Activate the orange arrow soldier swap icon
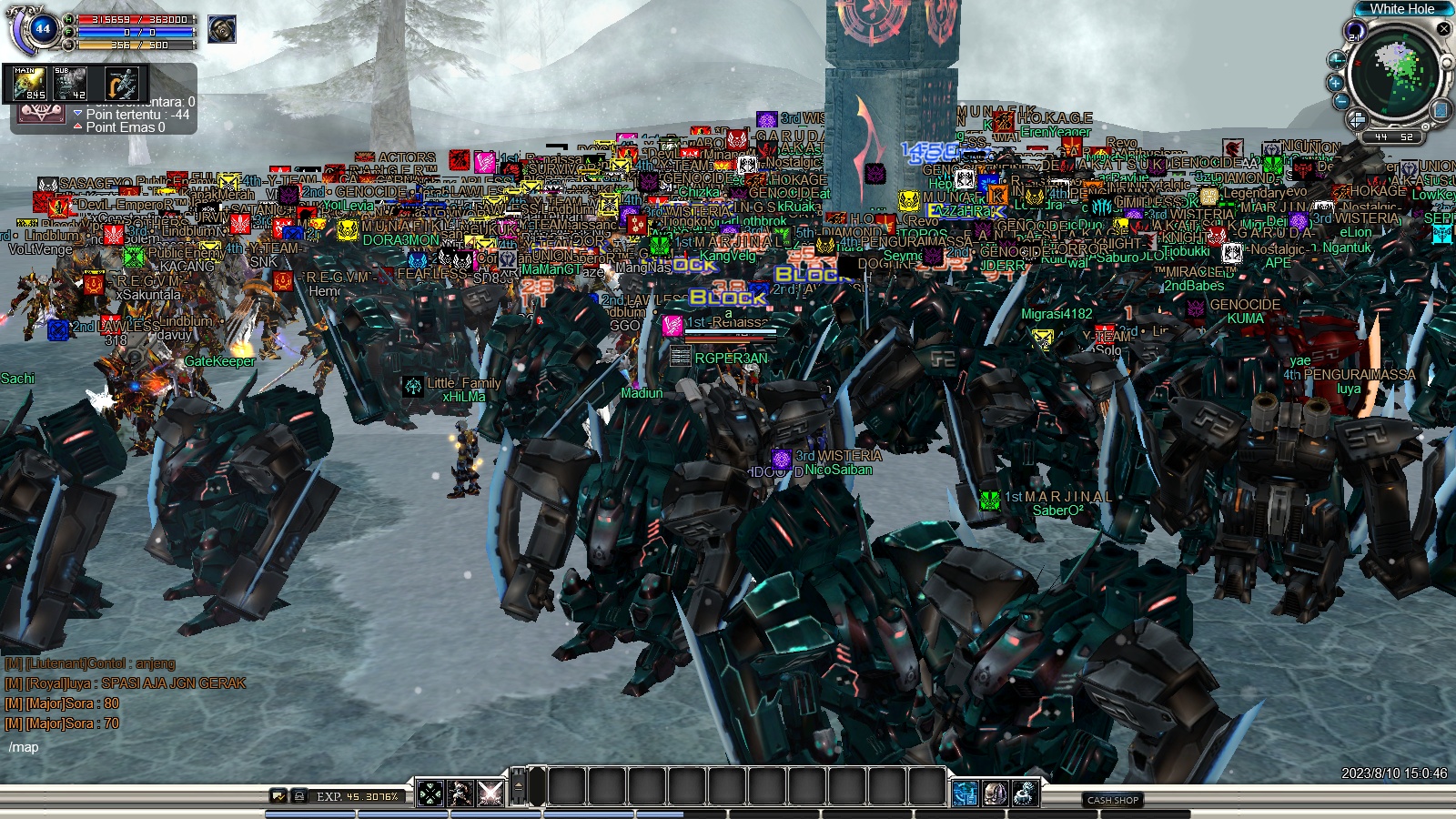The height and width of the screenshot is (819, 1456). [x=121, y=84]
